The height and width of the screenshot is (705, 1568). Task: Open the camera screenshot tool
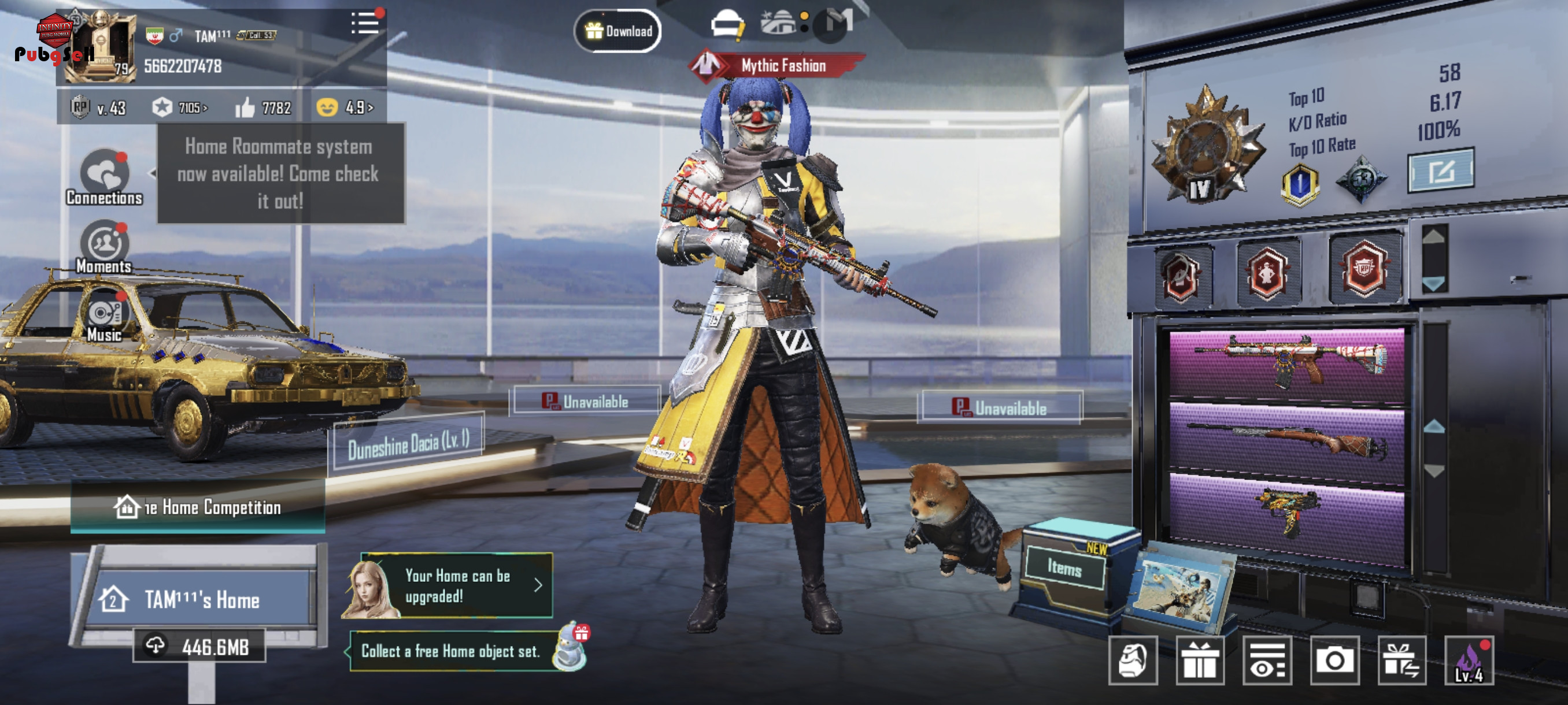(1334, 661)
